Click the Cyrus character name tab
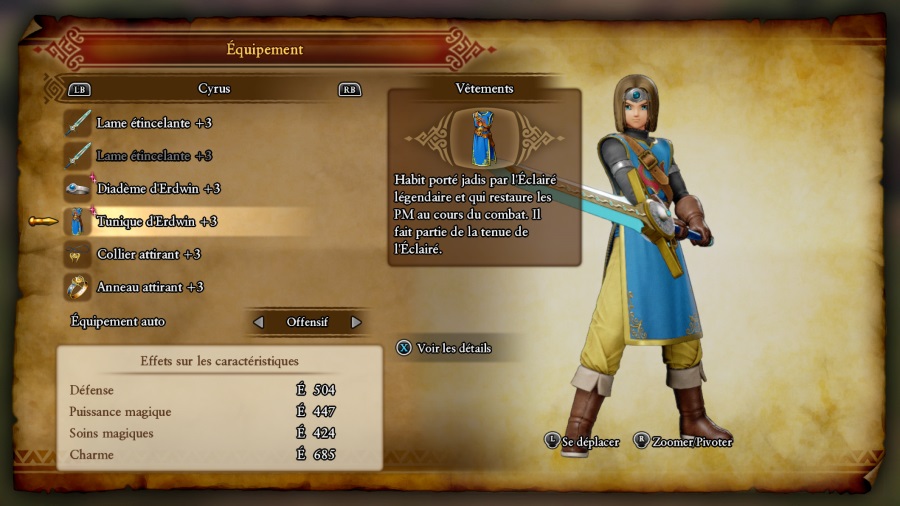This screenshot has width=900, height=506. point(214,89)
